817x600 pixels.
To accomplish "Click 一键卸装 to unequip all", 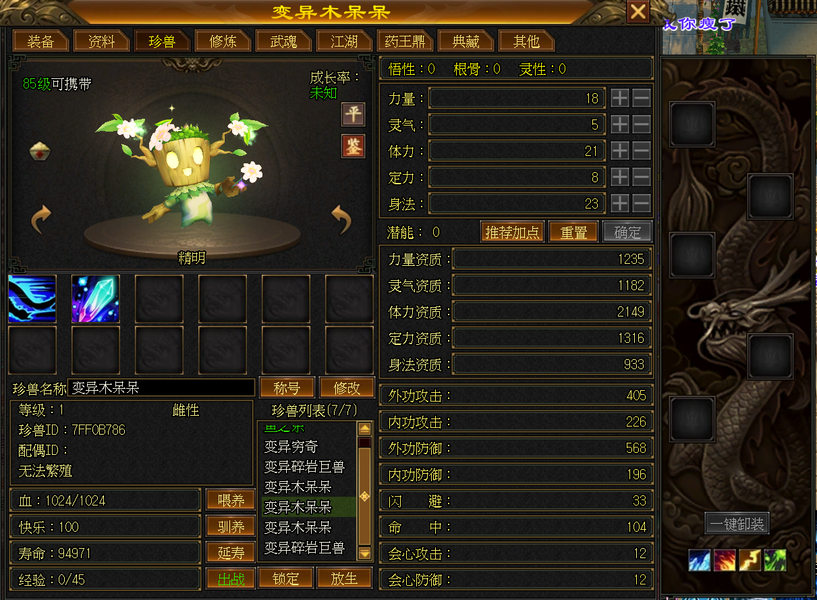I will click(736, 524).
